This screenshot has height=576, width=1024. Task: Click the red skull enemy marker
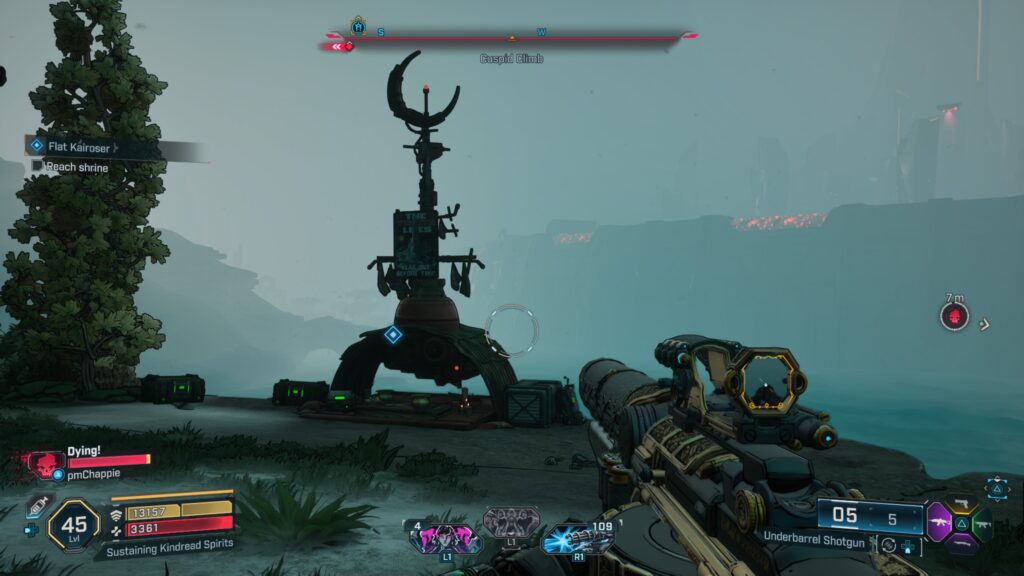point(954,317)
